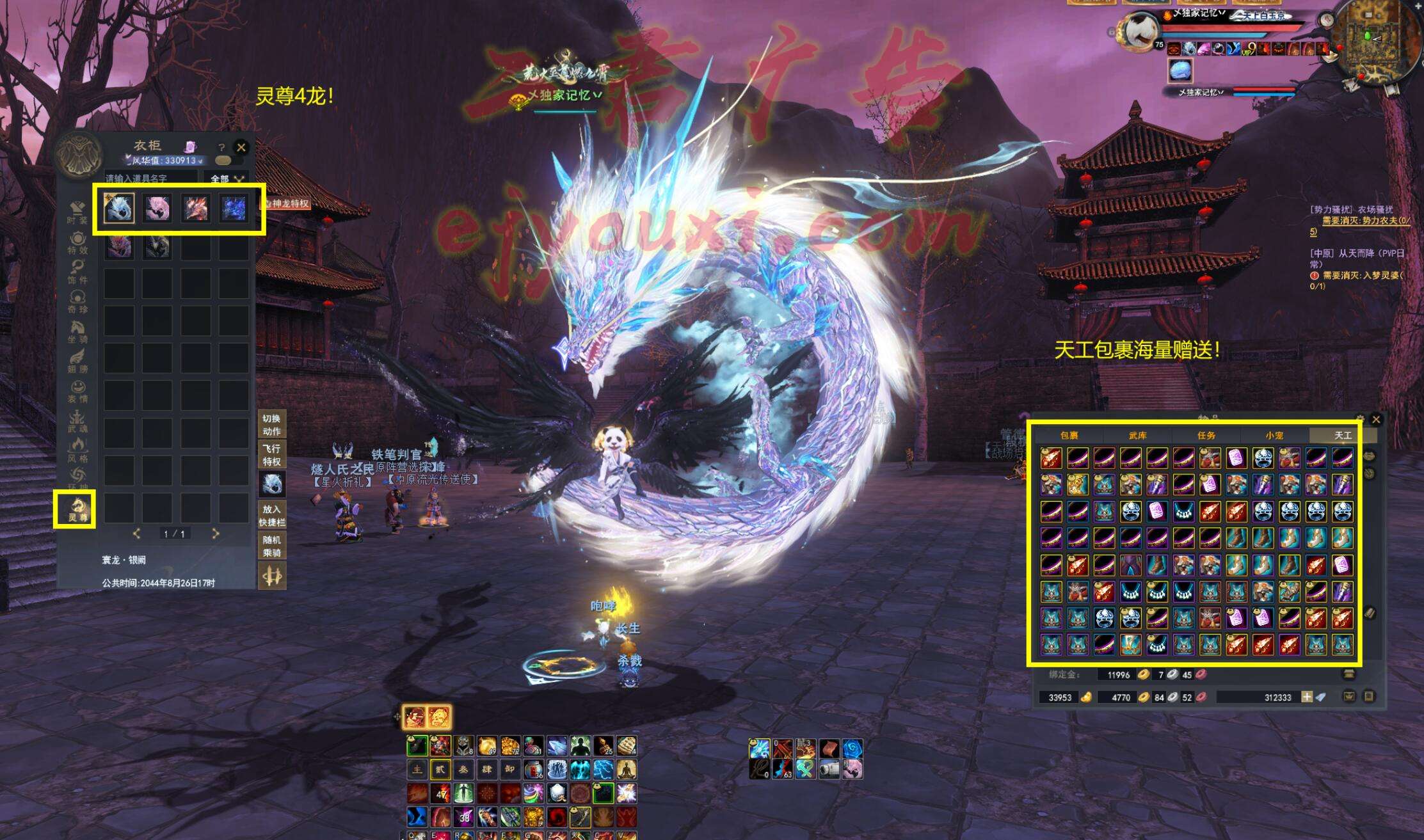Switch to the 小宠 pet tab
The width and height of the screenshot is (1424, 840).
(1274, 436)
